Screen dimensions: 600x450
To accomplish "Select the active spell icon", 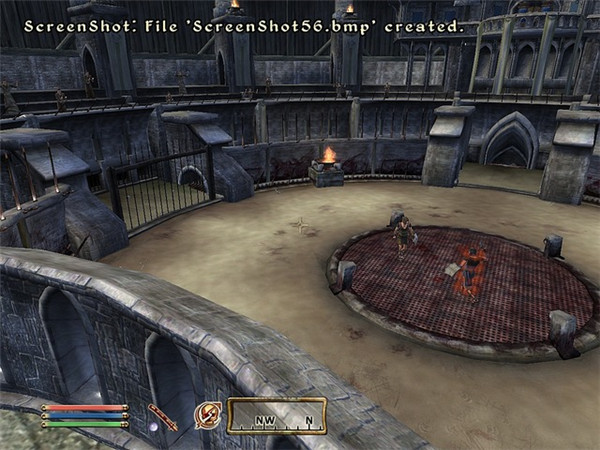I will point(208,415).
